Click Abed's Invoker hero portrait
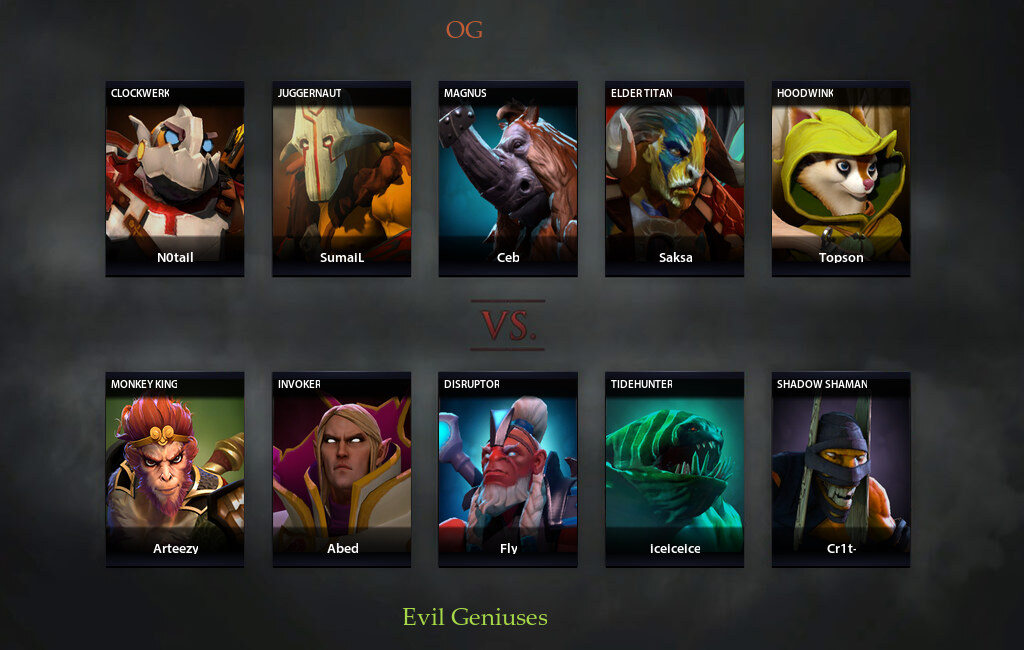1024x650 pixels. pos(341,469)
